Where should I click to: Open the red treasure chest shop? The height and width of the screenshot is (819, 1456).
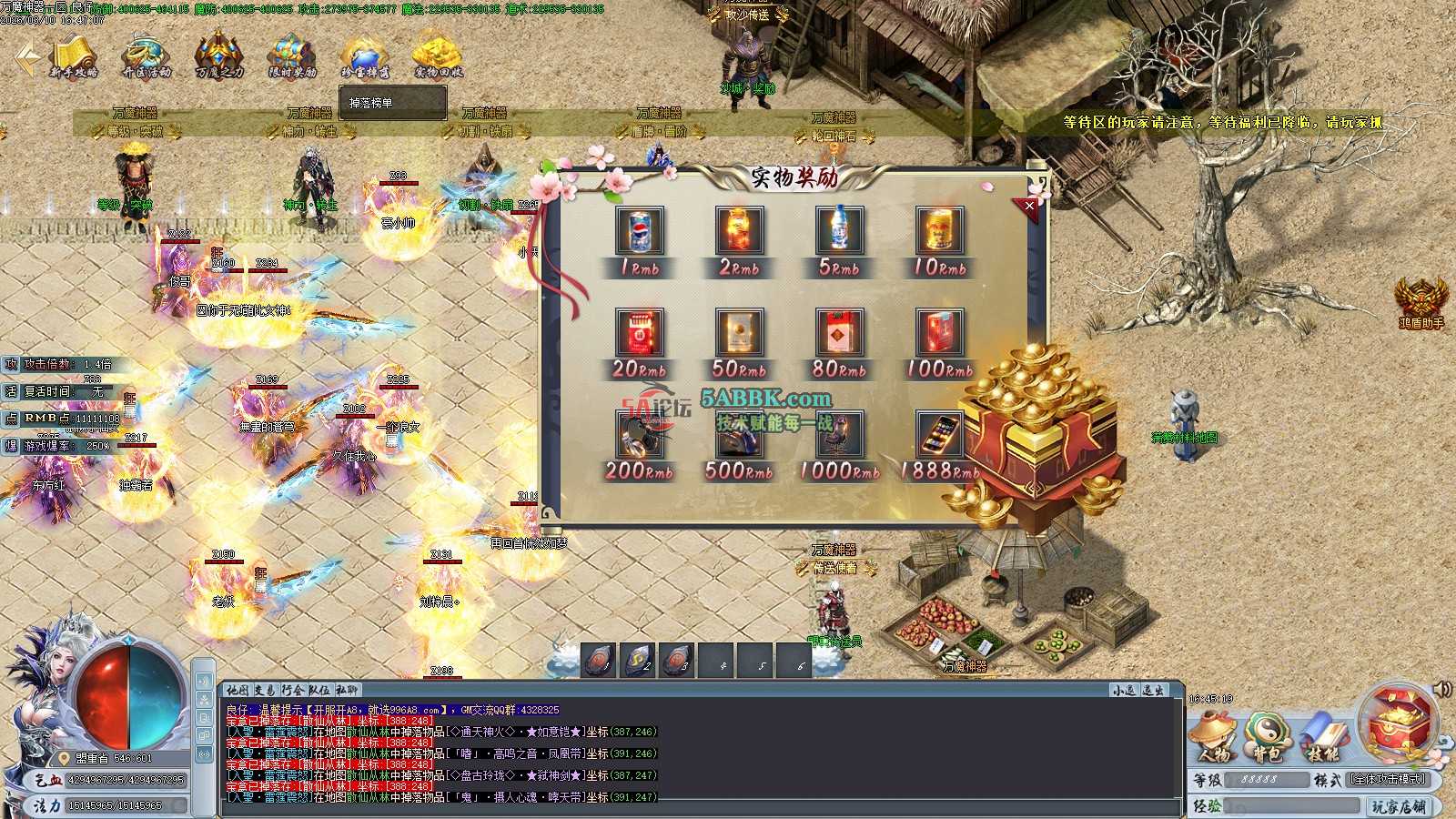click(x=1398, y=723)
